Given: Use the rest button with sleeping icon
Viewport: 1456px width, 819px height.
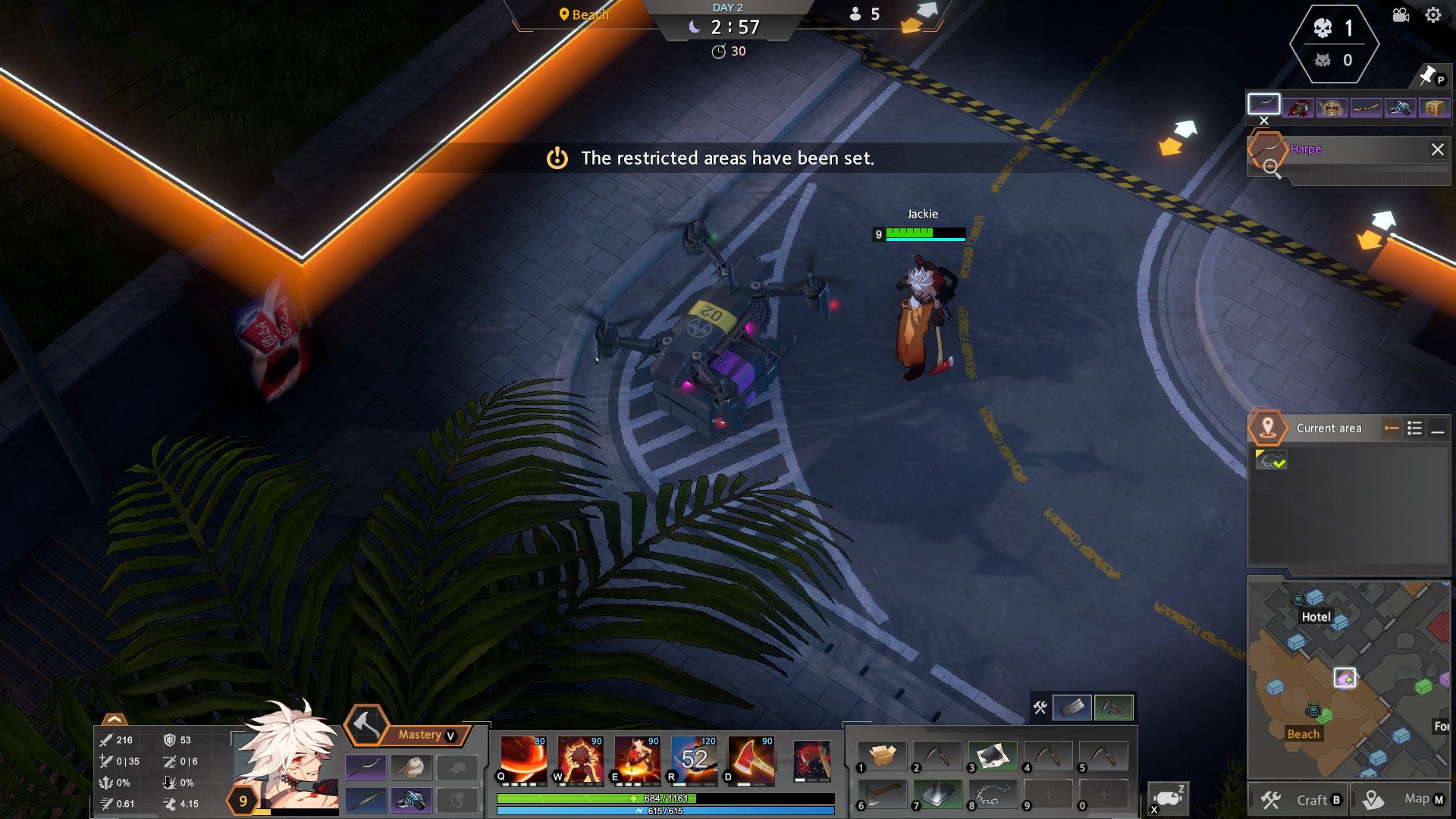Looking at the screenshot, I should coord(1168,799).
